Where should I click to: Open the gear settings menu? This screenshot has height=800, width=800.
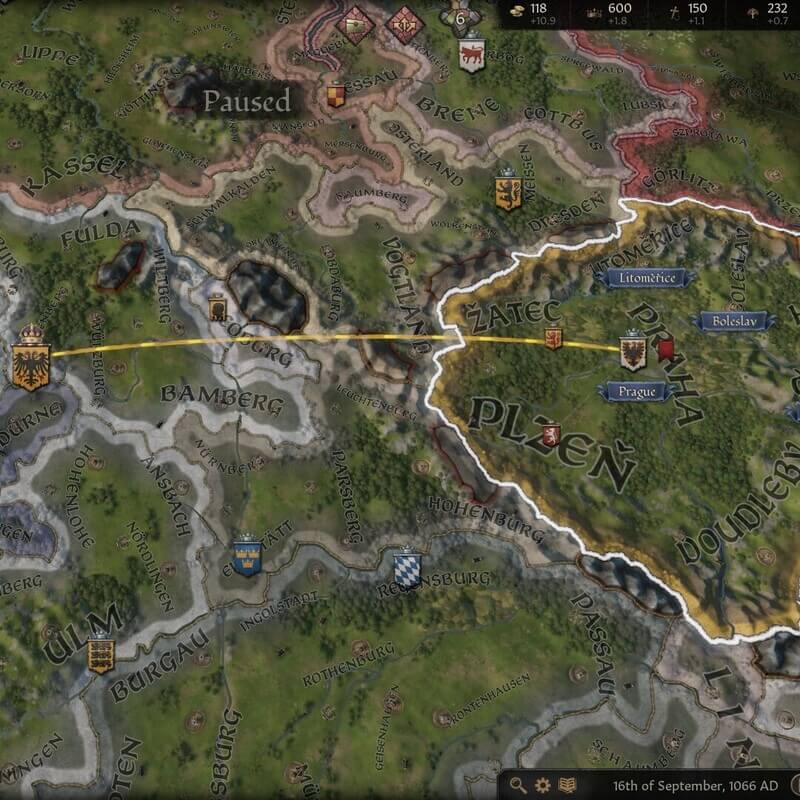[x=543, y=785]
